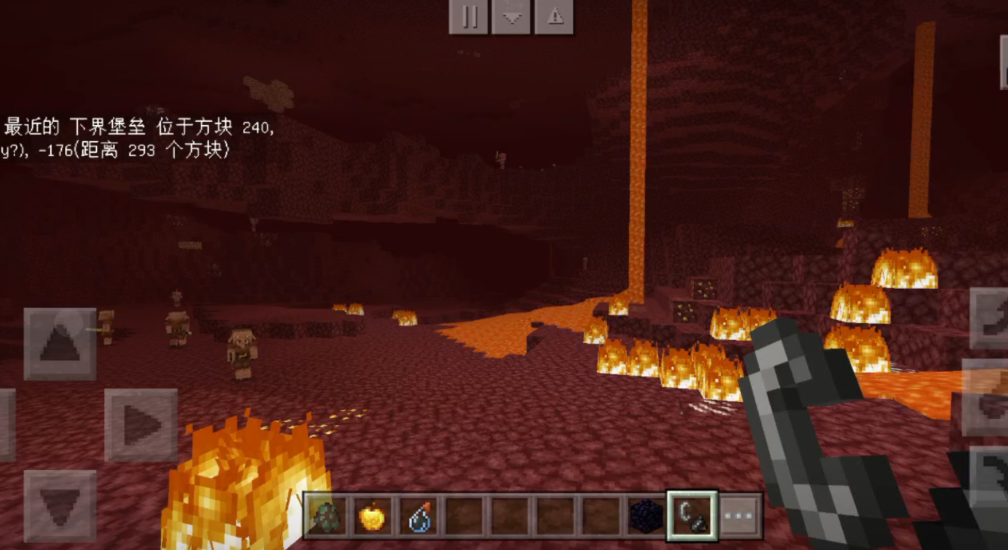Tap the down-arrow button at top
1008x550 pixels.
click(511, 17)
